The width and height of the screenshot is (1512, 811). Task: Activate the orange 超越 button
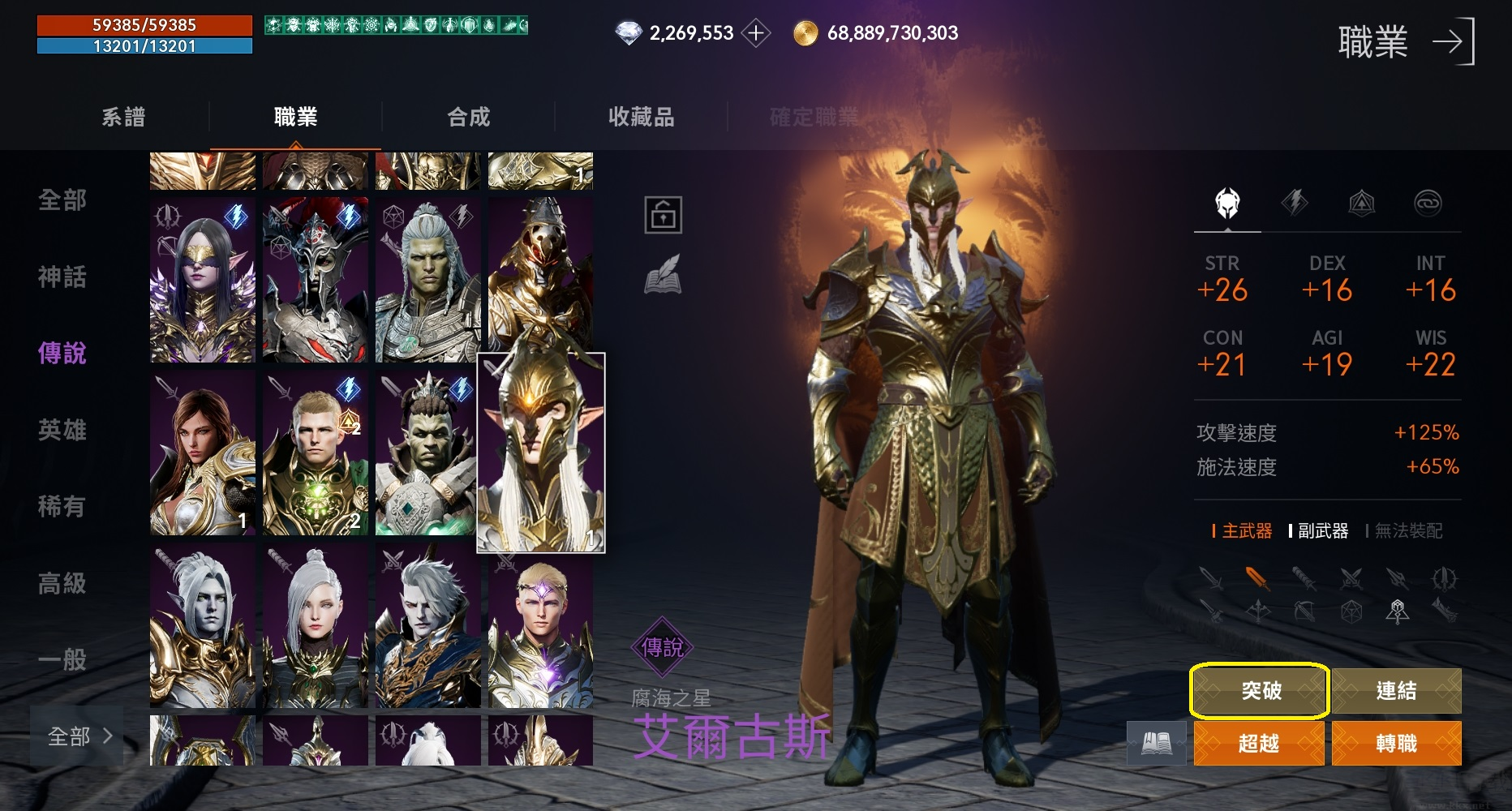coord(1259,743)
